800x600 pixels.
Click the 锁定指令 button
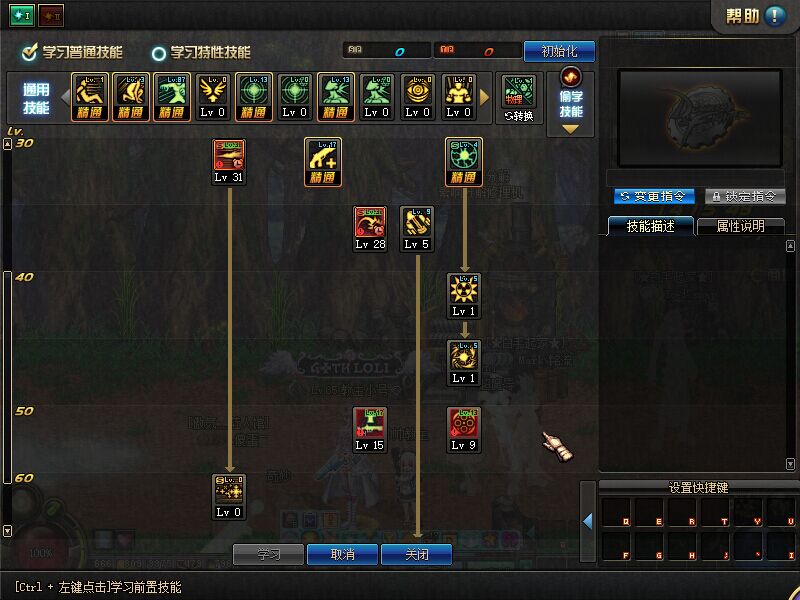(744, 196)
